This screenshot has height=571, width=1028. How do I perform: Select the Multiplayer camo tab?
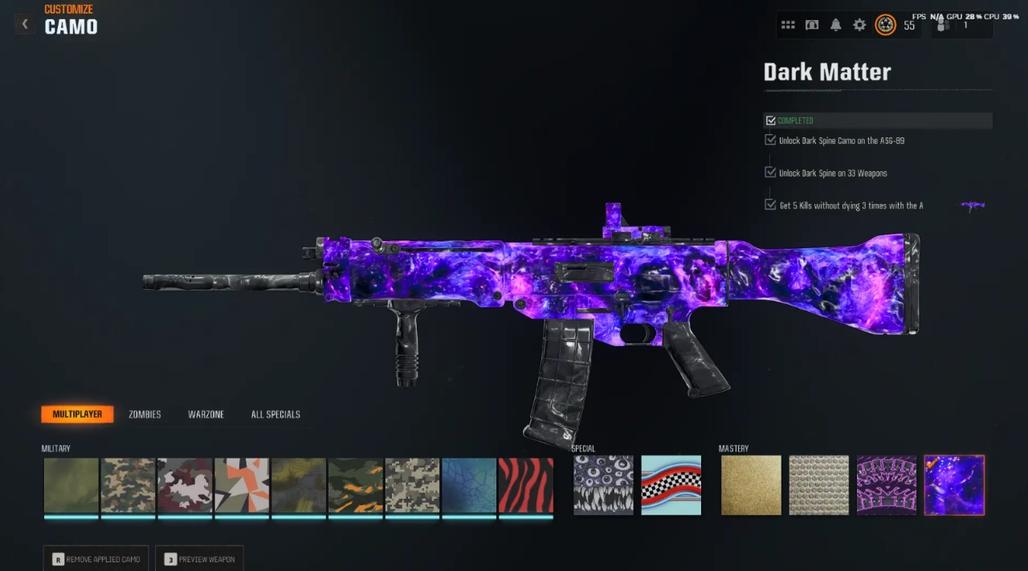[77, 414]
